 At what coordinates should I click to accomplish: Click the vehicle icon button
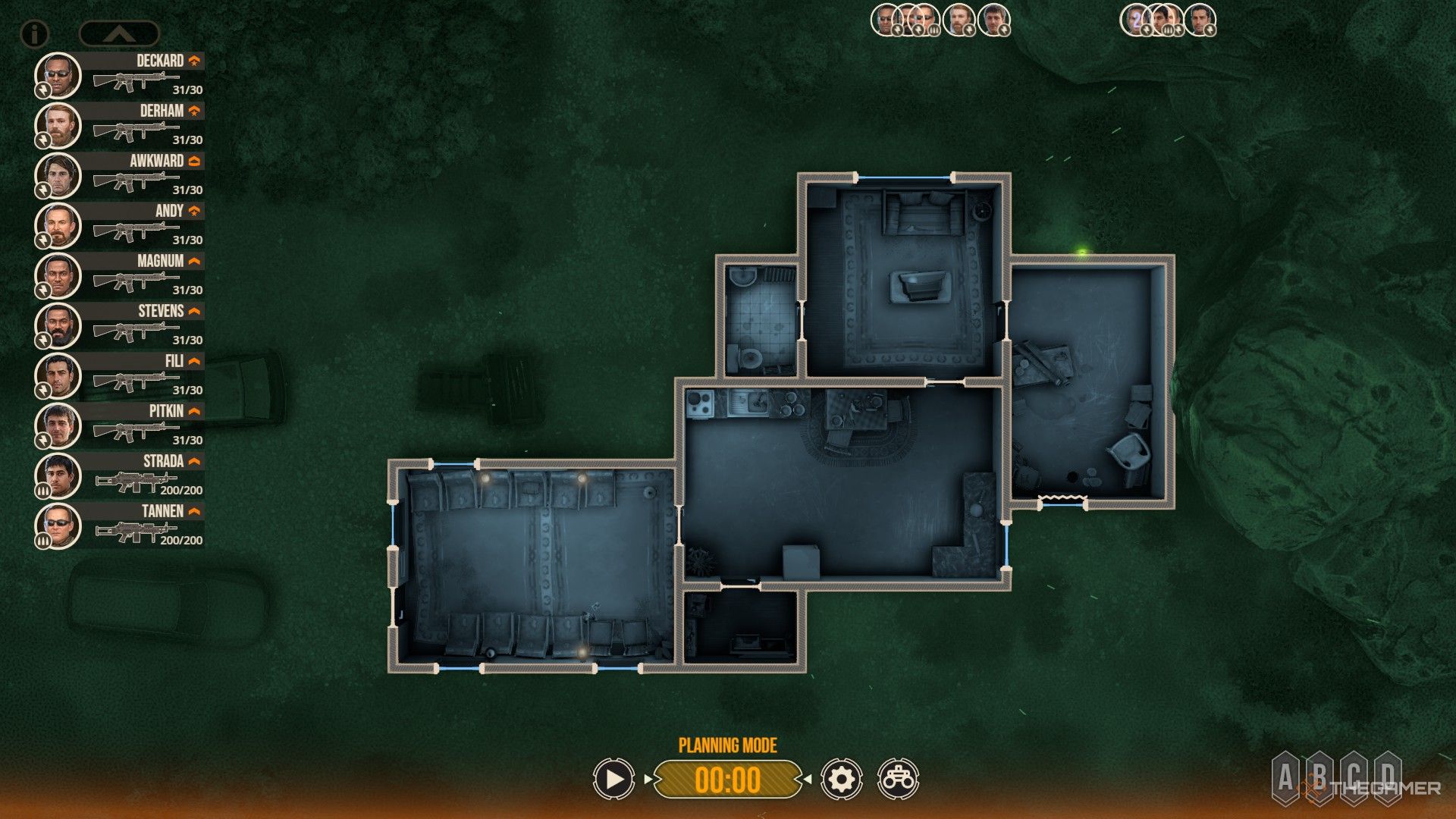tap(898, 779)
